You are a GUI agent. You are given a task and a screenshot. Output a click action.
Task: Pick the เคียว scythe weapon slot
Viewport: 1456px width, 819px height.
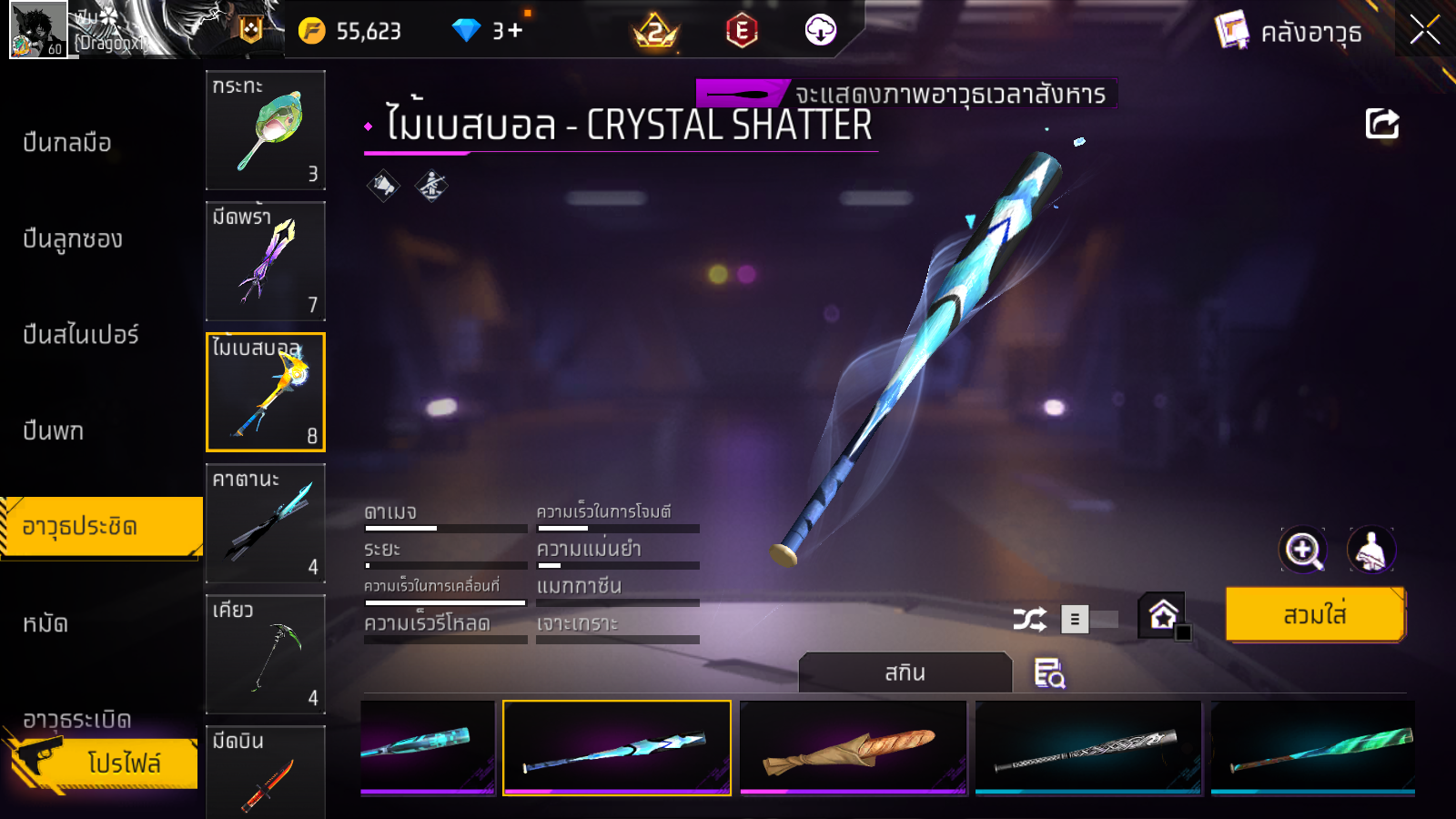pyautogui.click(x=265, y=654)
